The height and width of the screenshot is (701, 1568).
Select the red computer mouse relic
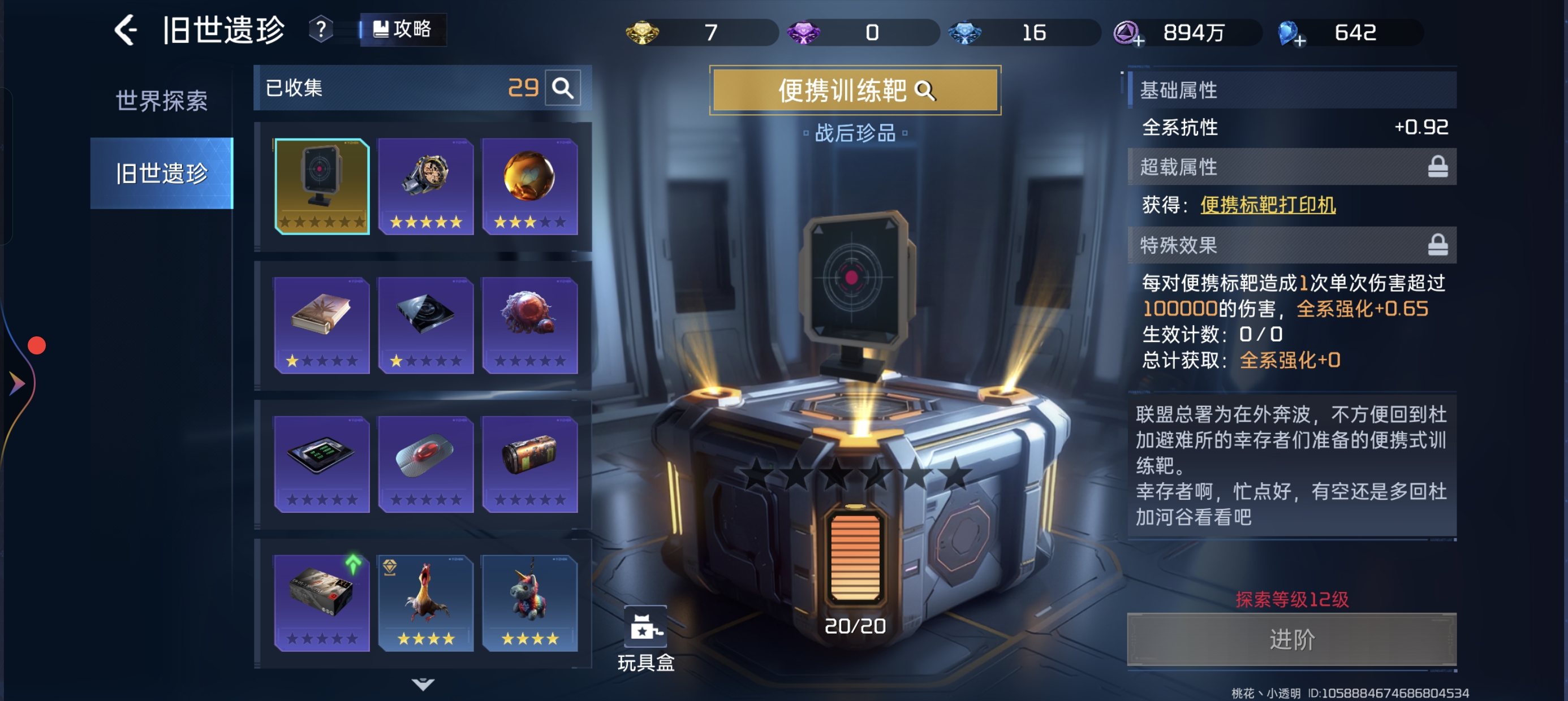(x=425, y=463)
